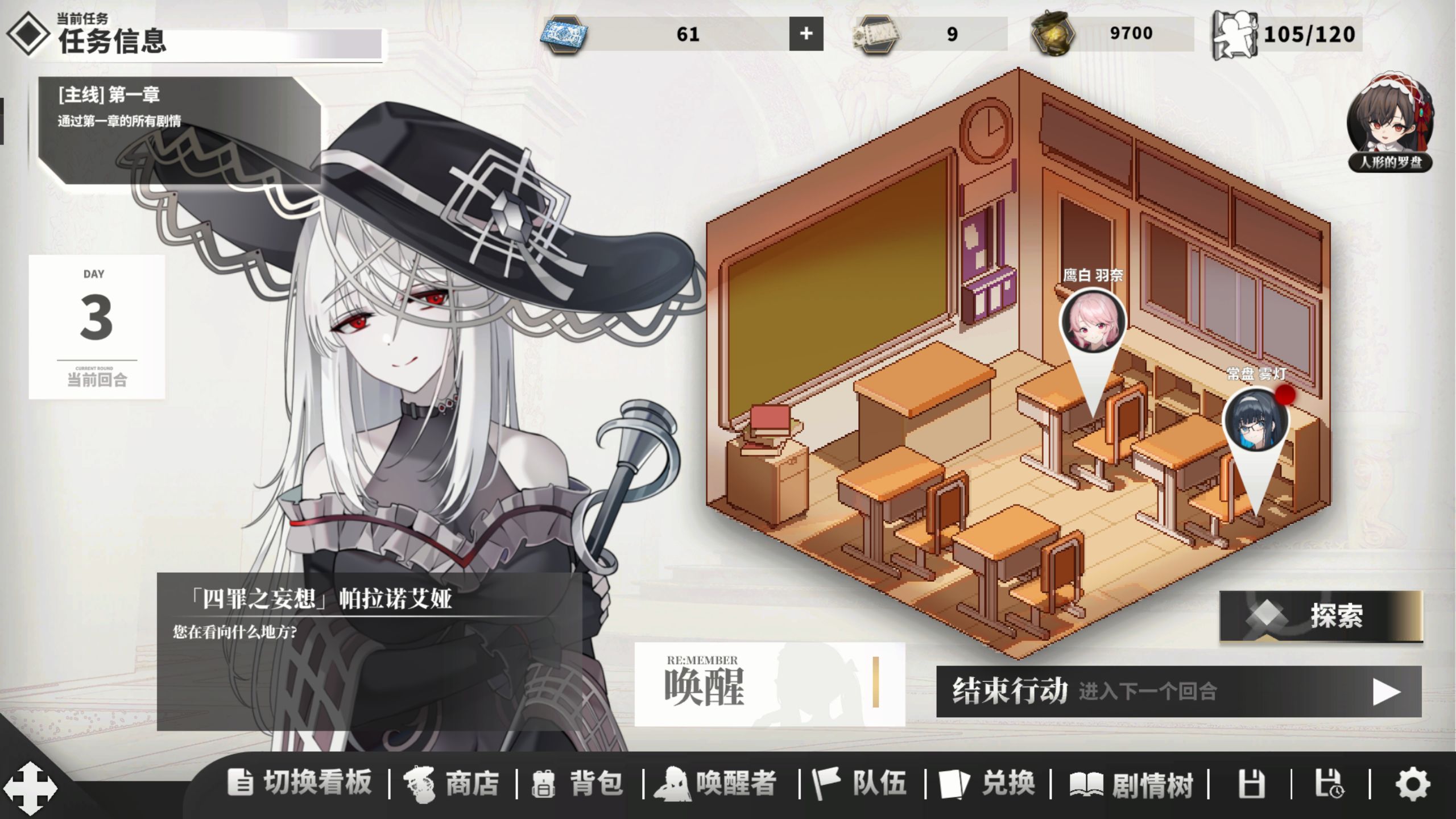Open the 兑换 exchange menu
Viewport: 1456px width, 819px height.
[x=987, y=783]
